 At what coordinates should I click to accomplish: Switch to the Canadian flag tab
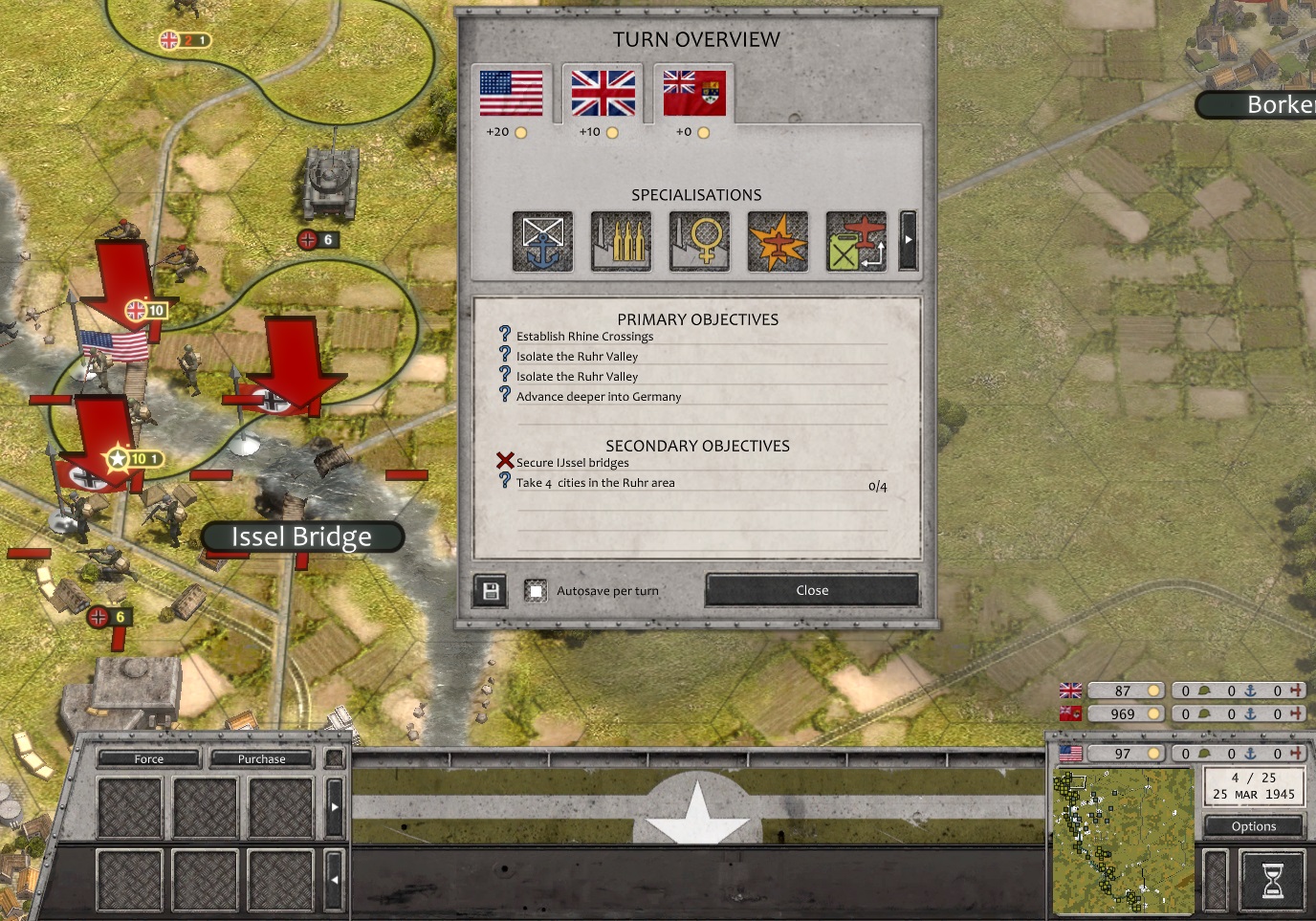[692, 93]
